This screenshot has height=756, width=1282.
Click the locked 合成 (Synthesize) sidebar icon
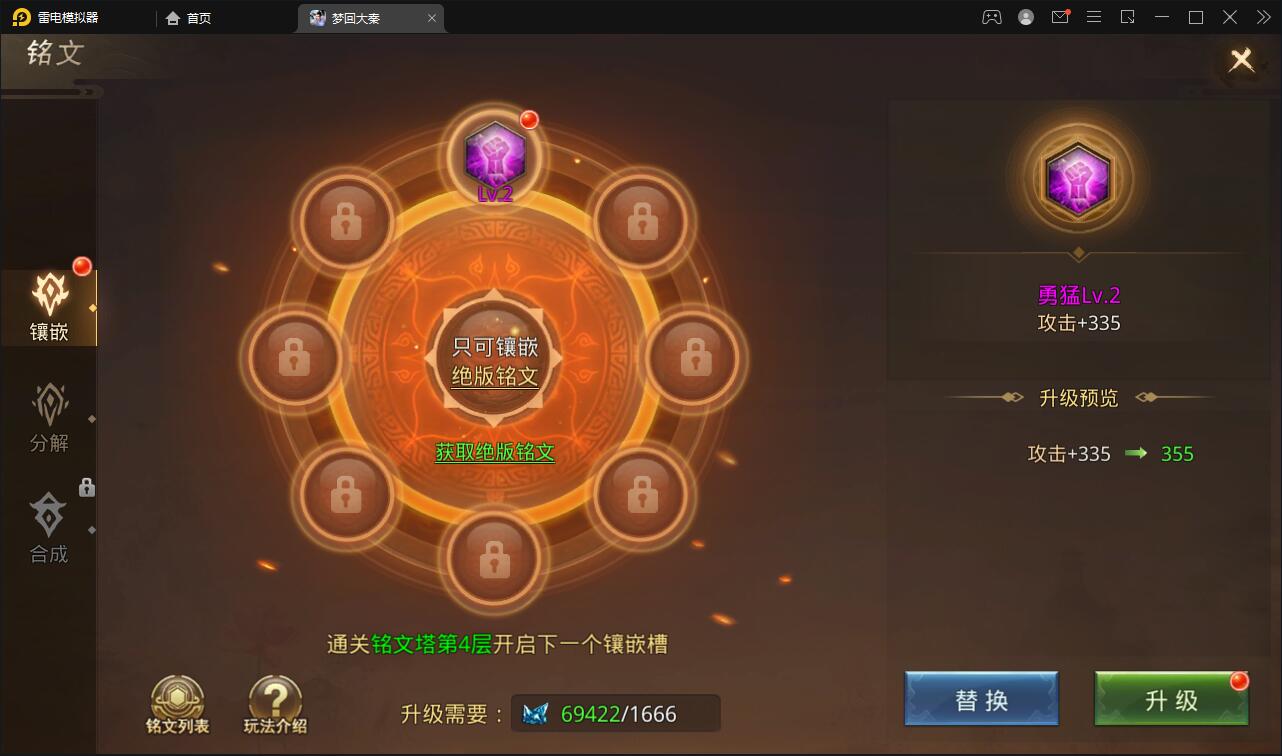pyautogui.click(x=49, y=525)
